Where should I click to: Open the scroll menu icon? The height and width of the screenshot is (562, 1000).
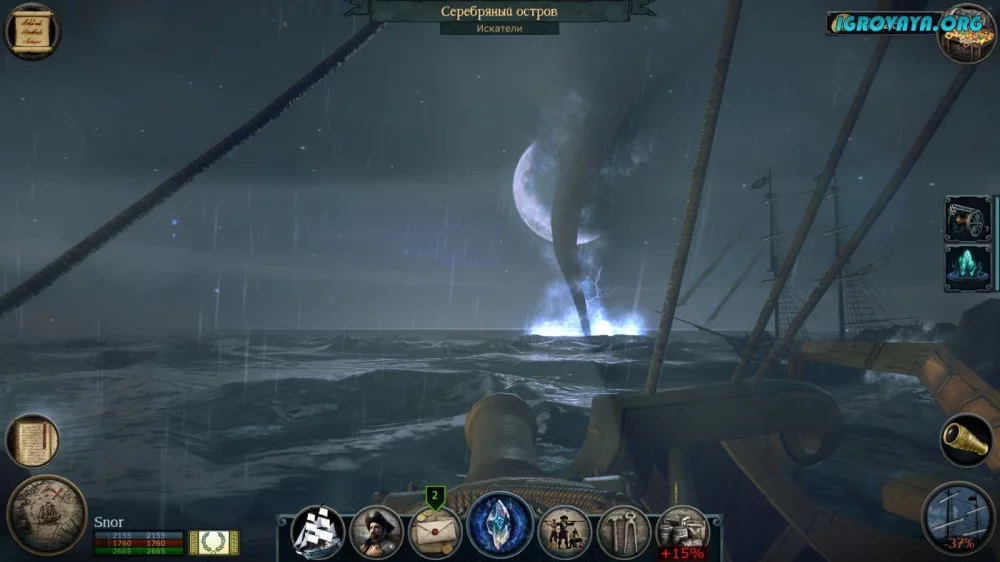coord(32,31)
